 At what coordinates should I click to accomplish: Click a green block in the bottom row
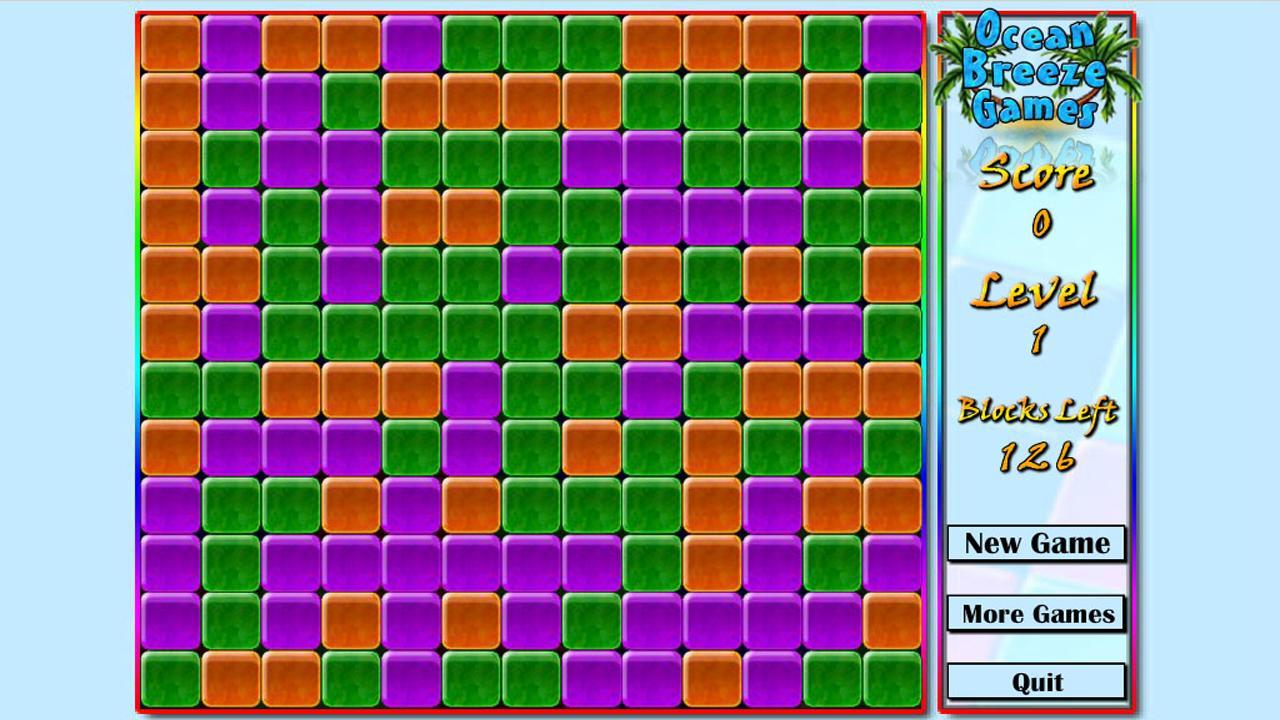(350, 677)
